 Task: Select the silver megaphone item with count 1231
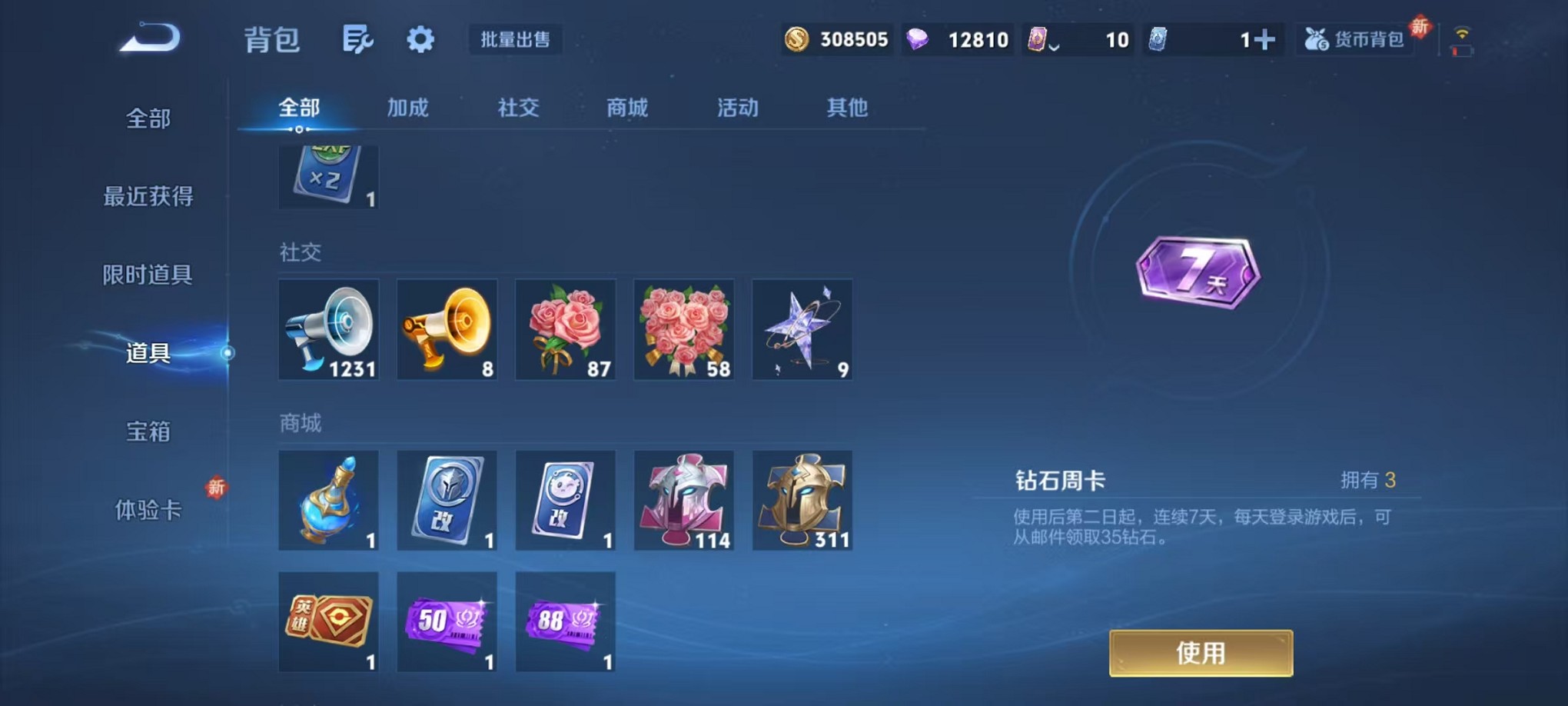[x=328, y=329]
